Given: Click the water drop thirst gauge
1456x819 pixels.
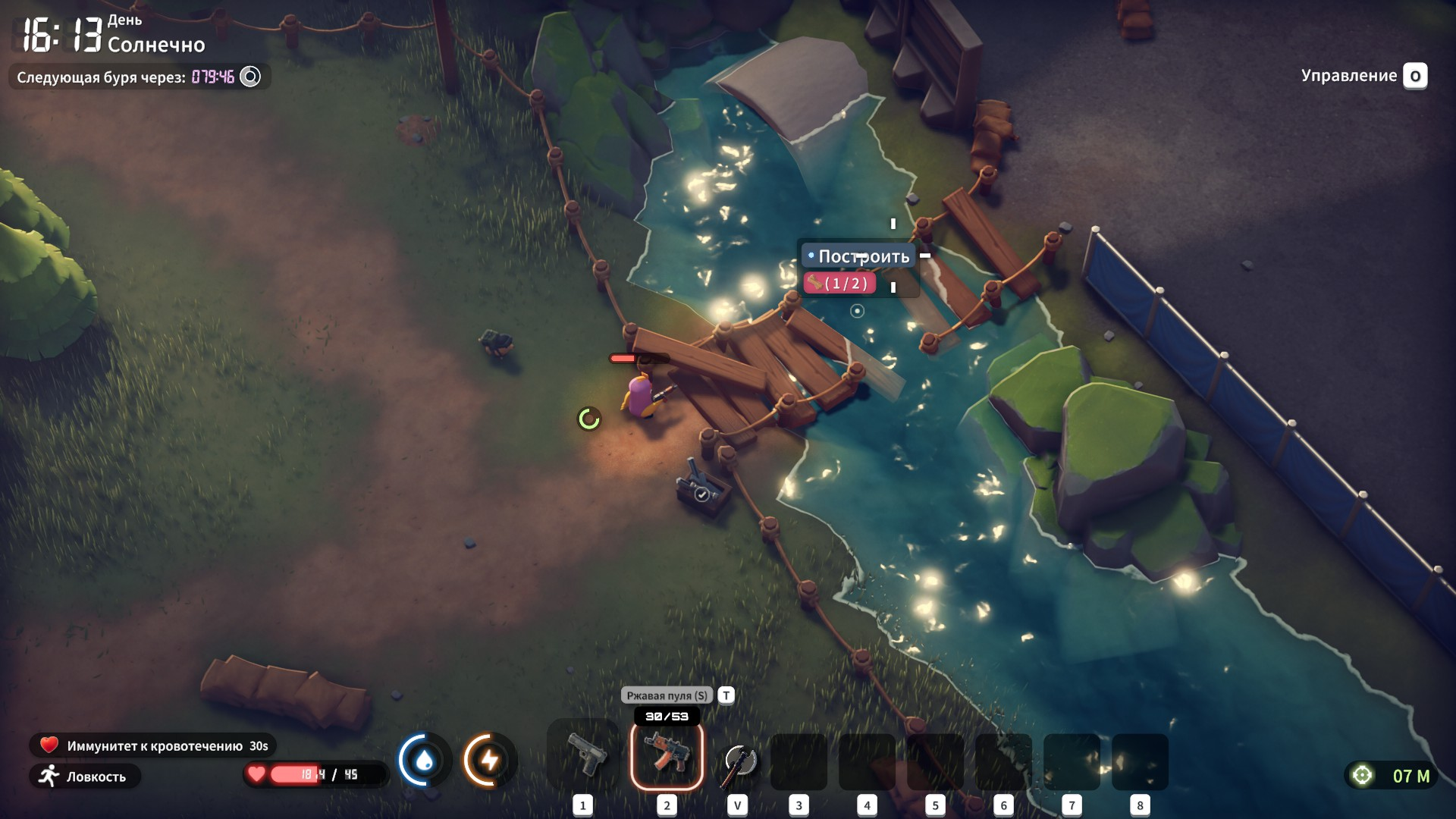Looking at the screenshot, I should 425,760.
